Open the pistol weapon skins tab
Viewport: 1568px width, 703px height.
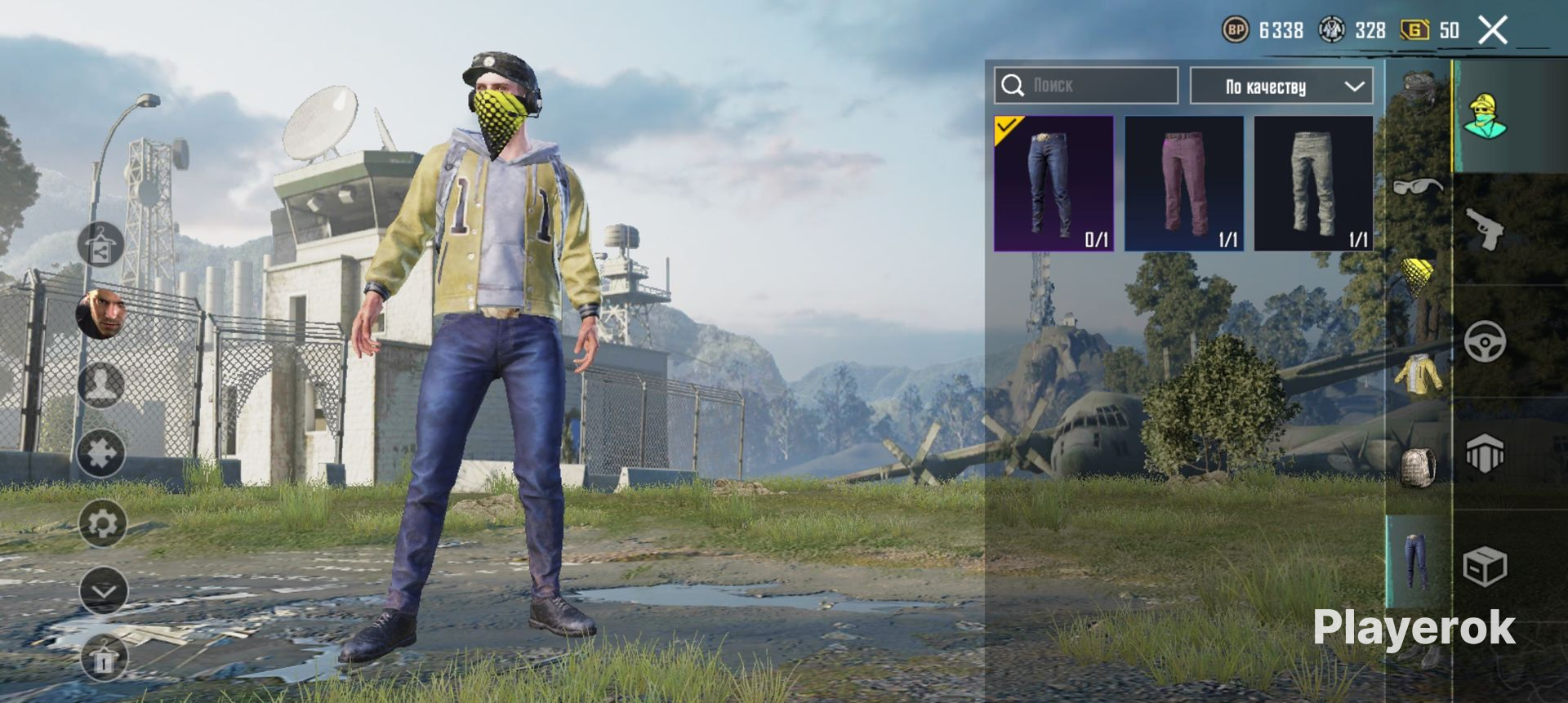[1485, 229]
